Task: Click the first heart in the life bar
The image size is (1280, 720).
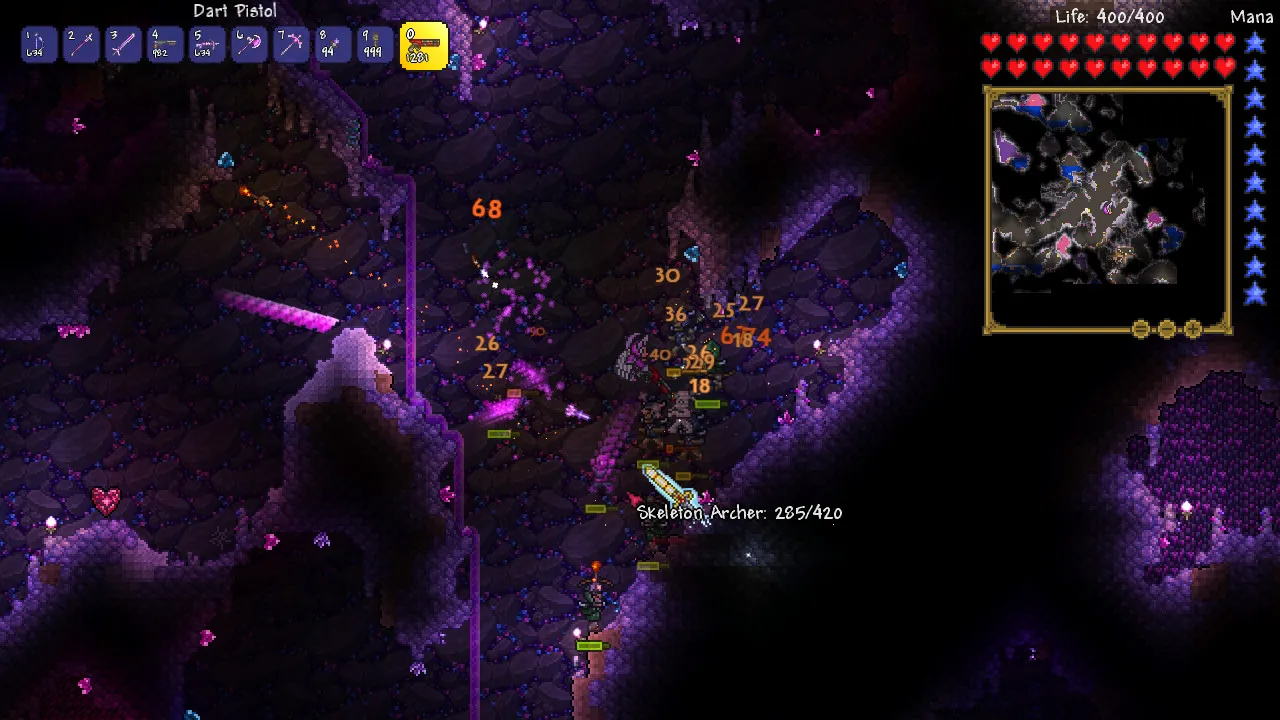Action: point(992,43)
